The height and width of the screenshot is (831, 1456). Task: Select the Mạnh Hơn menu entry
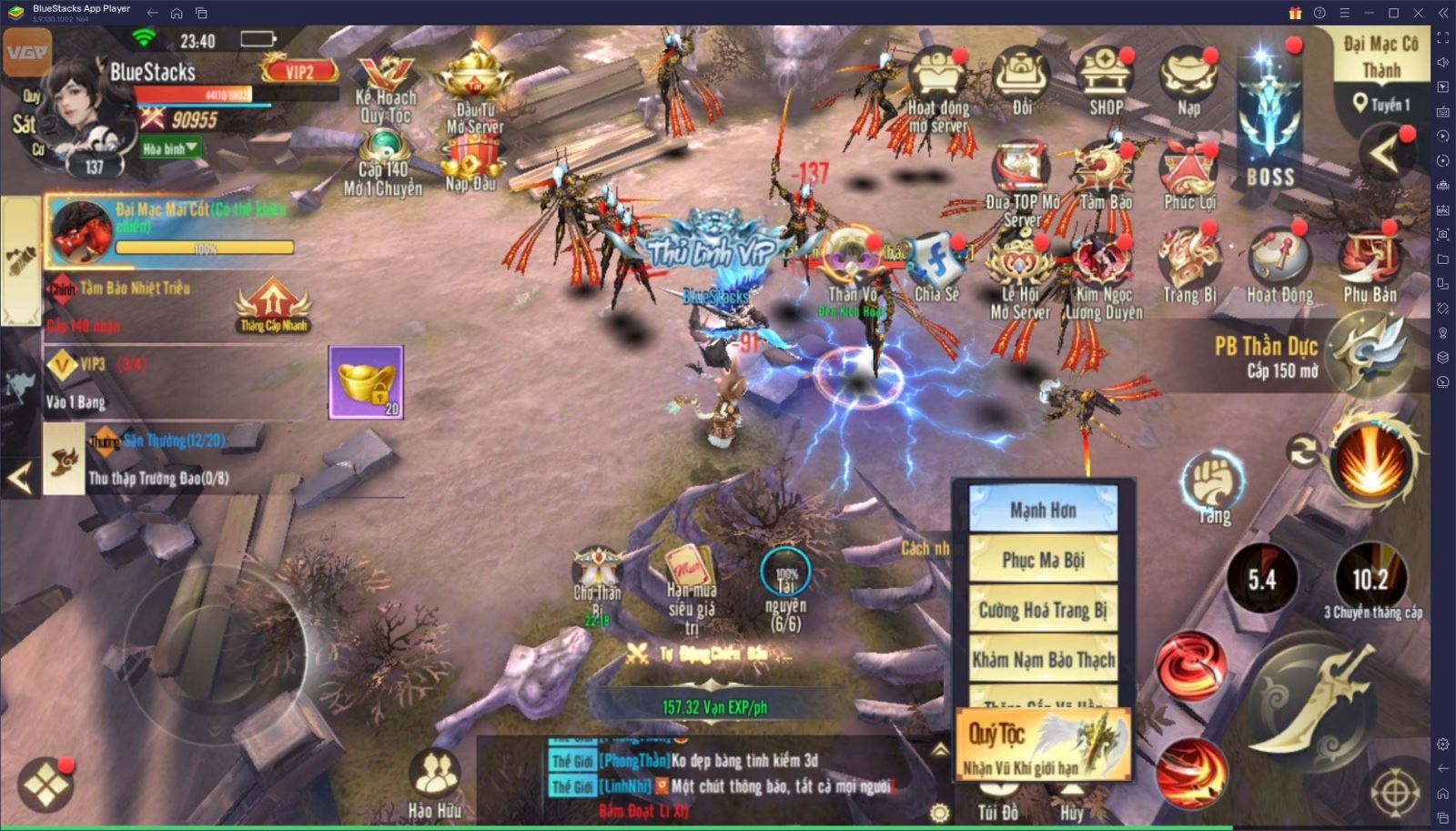coord(1043,510)
